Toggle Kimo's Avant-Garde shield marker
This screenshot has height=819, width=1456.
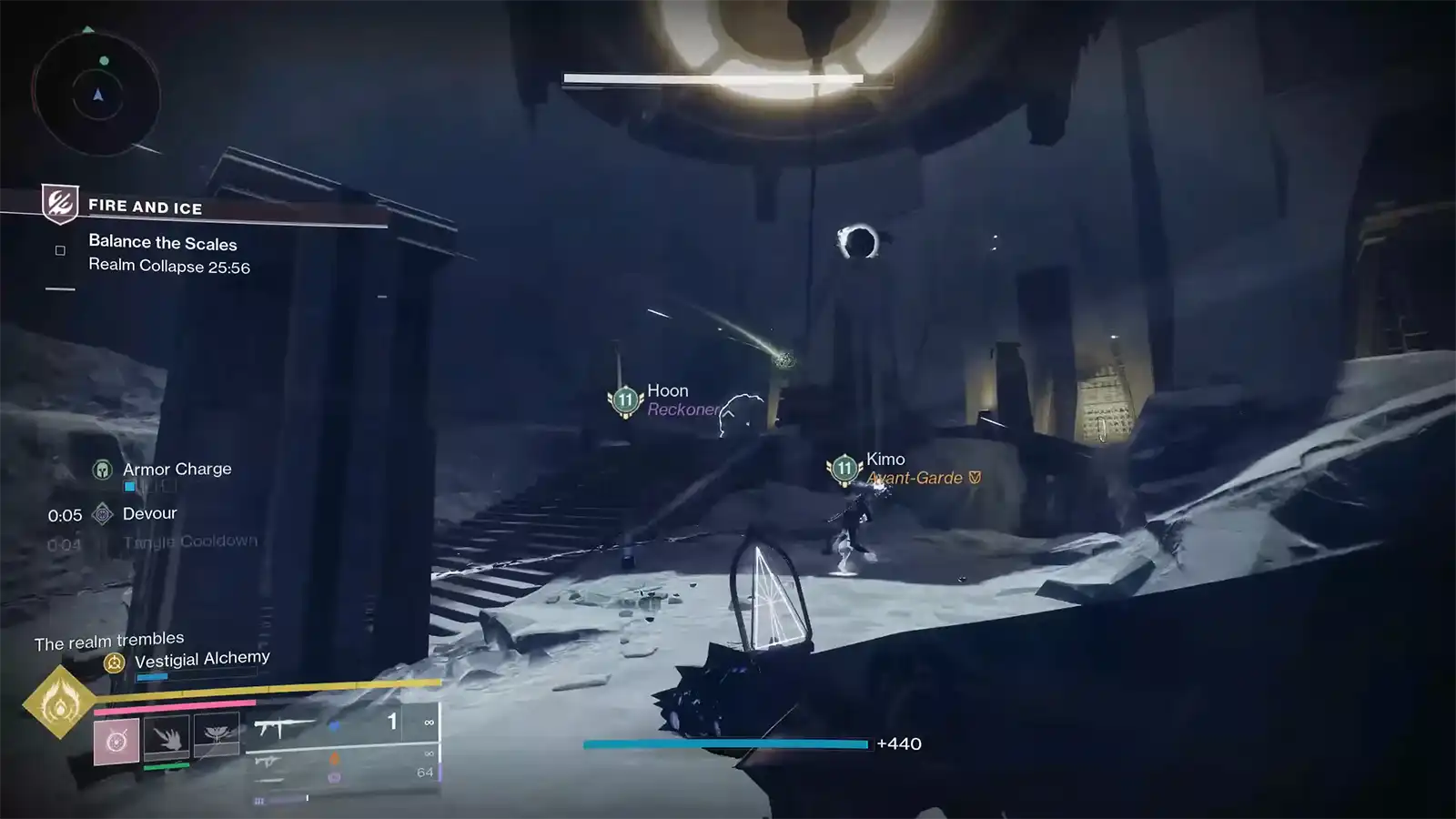972,477
